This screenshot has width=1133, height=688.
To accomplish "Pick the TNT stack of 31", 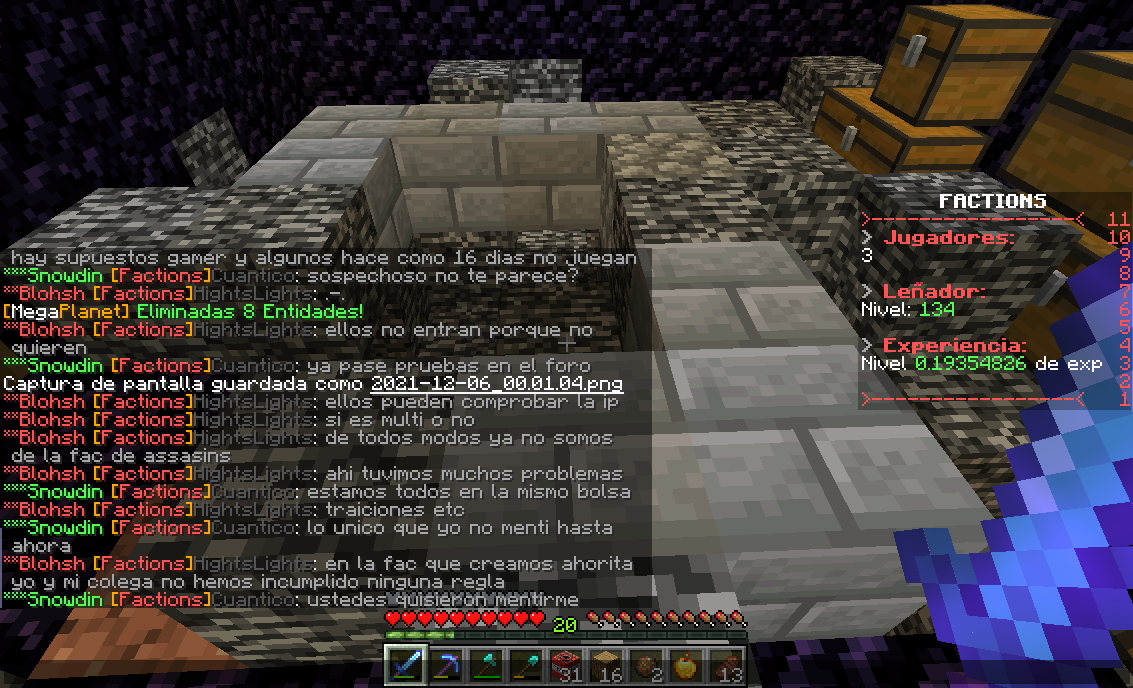I will click(x=566, y=666).
